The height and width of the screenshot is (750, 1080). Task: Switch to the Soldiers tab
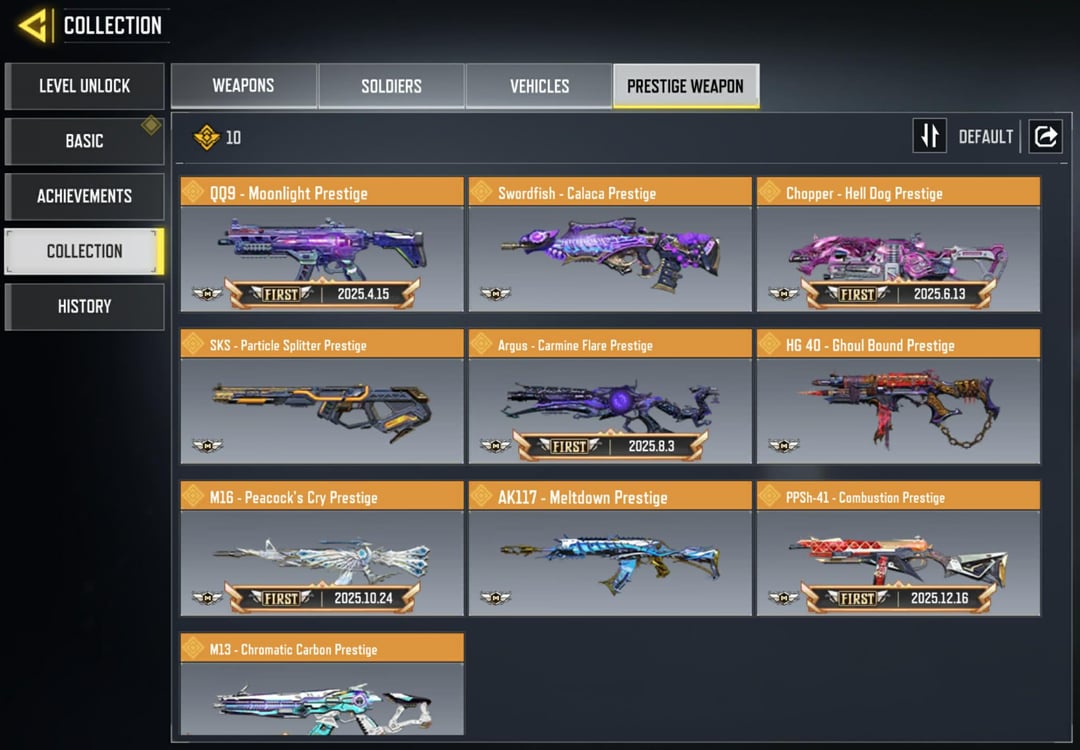(x=391, y=86)
